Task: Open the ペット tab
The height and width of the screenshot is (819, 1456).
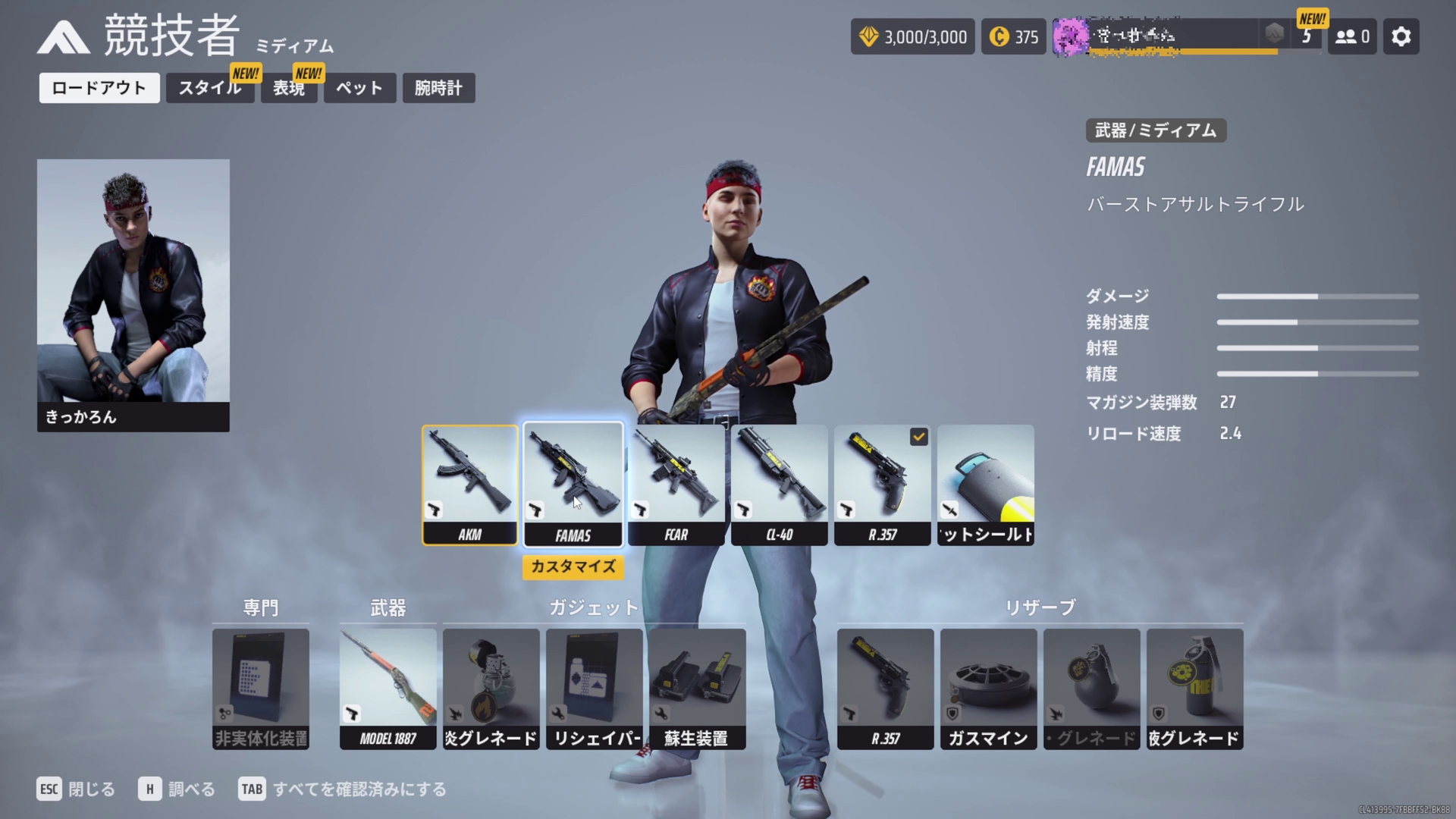Action: tap(359, 88)
